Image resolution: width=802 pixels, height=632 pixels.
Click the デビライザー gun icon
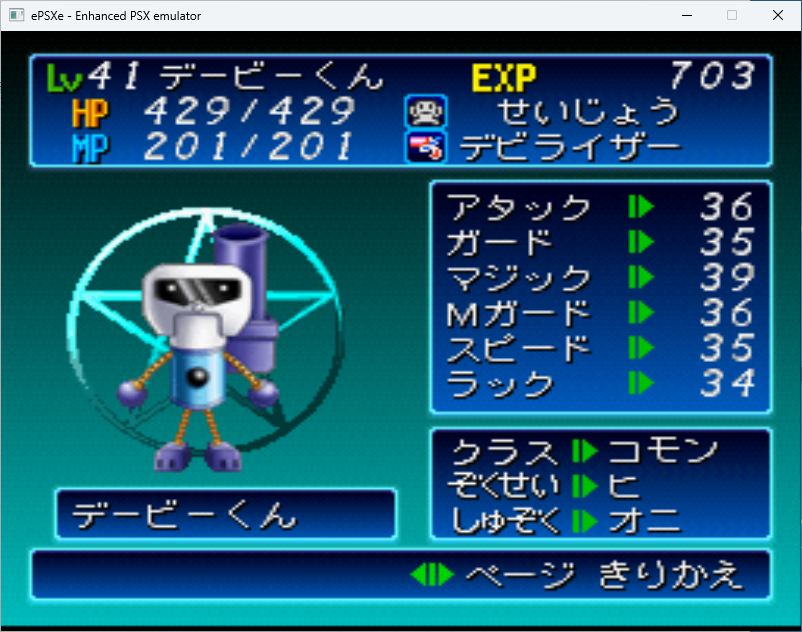[x=425, y=147]
